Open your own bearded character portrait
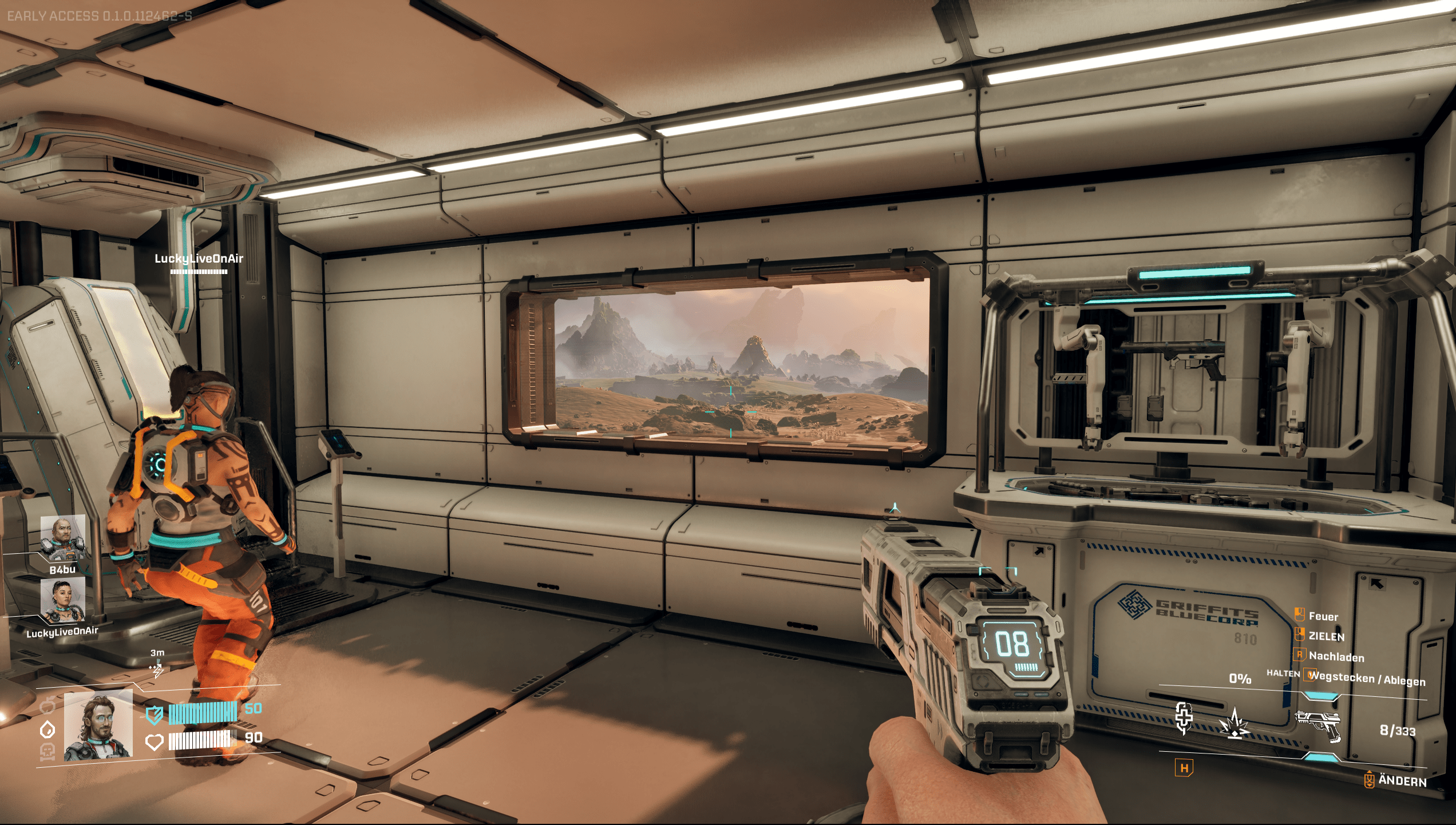 (98, 725)
